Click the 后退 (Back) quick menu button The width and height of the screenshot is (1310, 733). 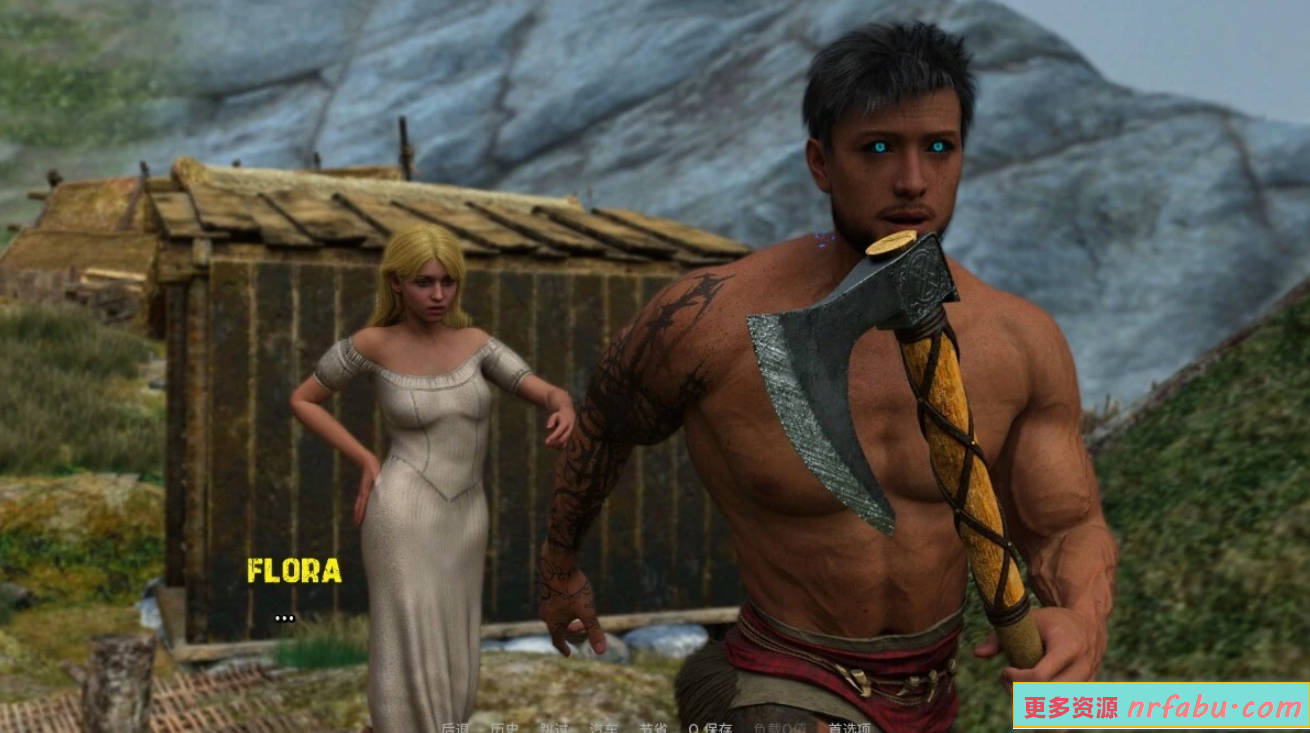pyautogui.click(x=455, y=727)
